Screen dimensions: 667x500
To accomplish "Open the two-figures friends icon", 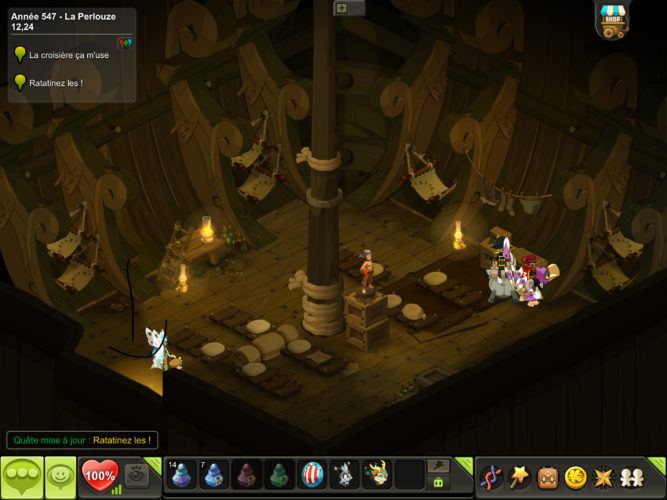I will point(632,476).
